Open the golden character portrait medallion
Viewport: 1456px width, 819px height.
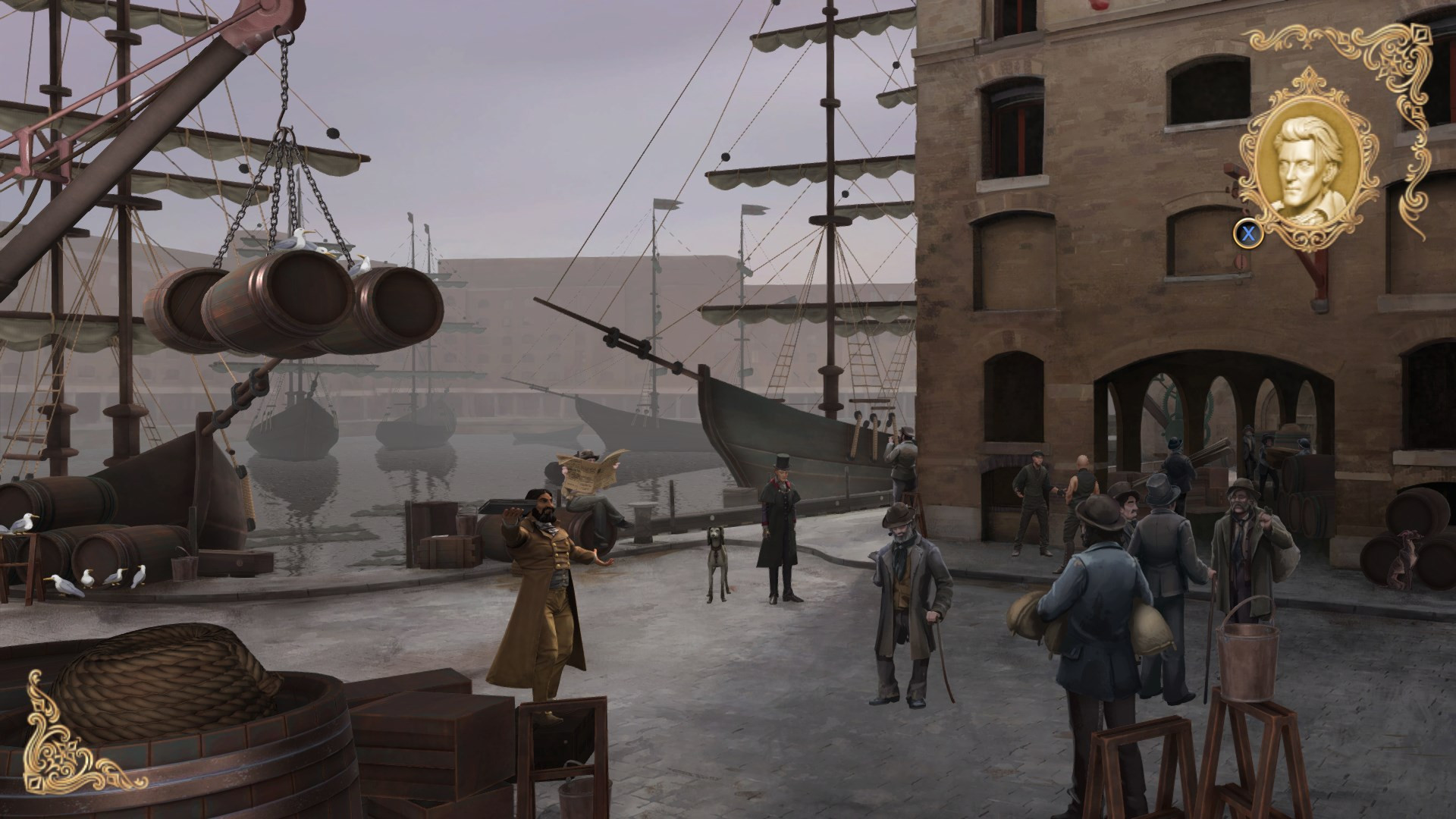[x=1306, y=162]
